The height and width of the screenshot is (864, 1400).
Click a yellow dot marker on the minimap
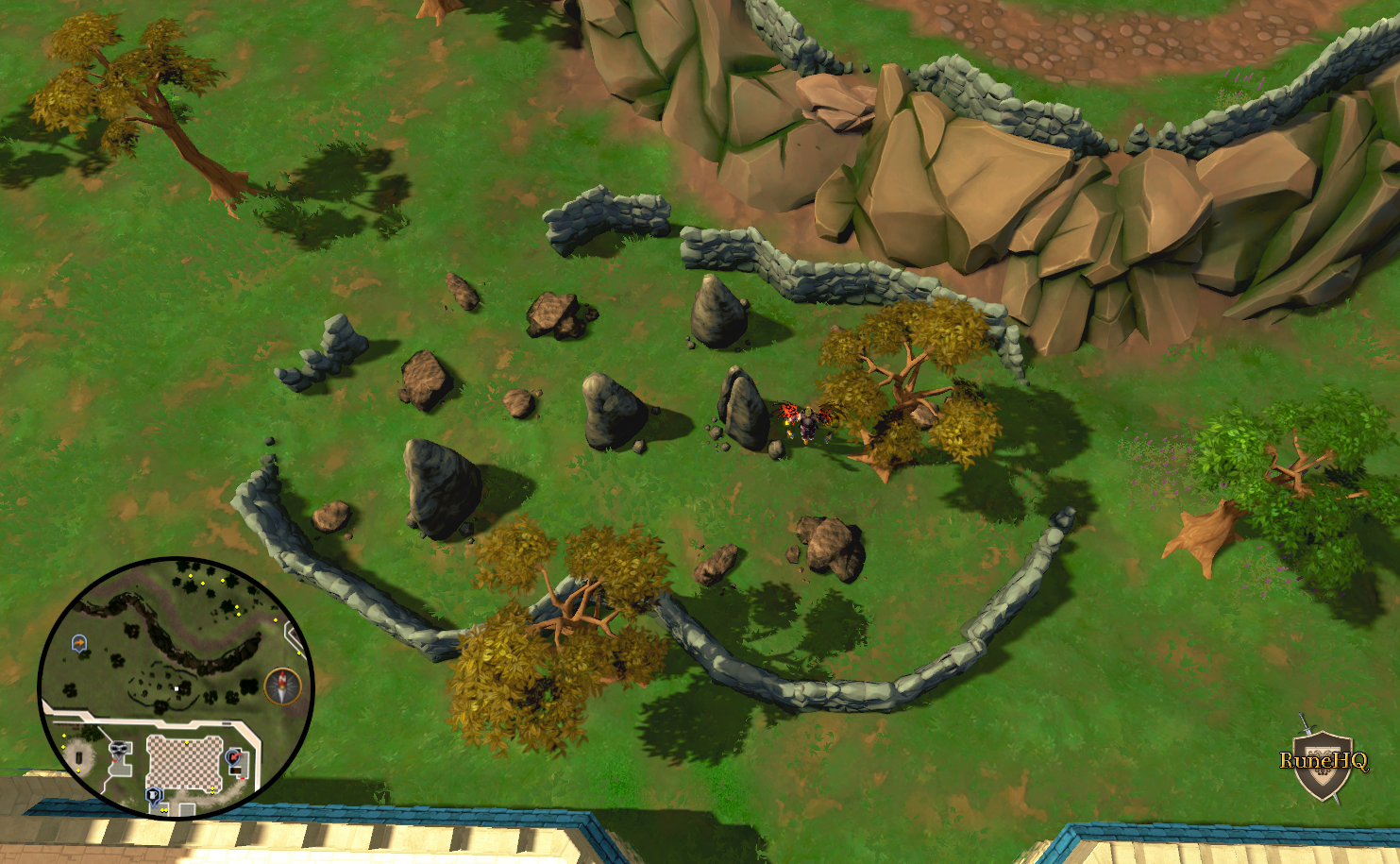[x=190, y=575]
